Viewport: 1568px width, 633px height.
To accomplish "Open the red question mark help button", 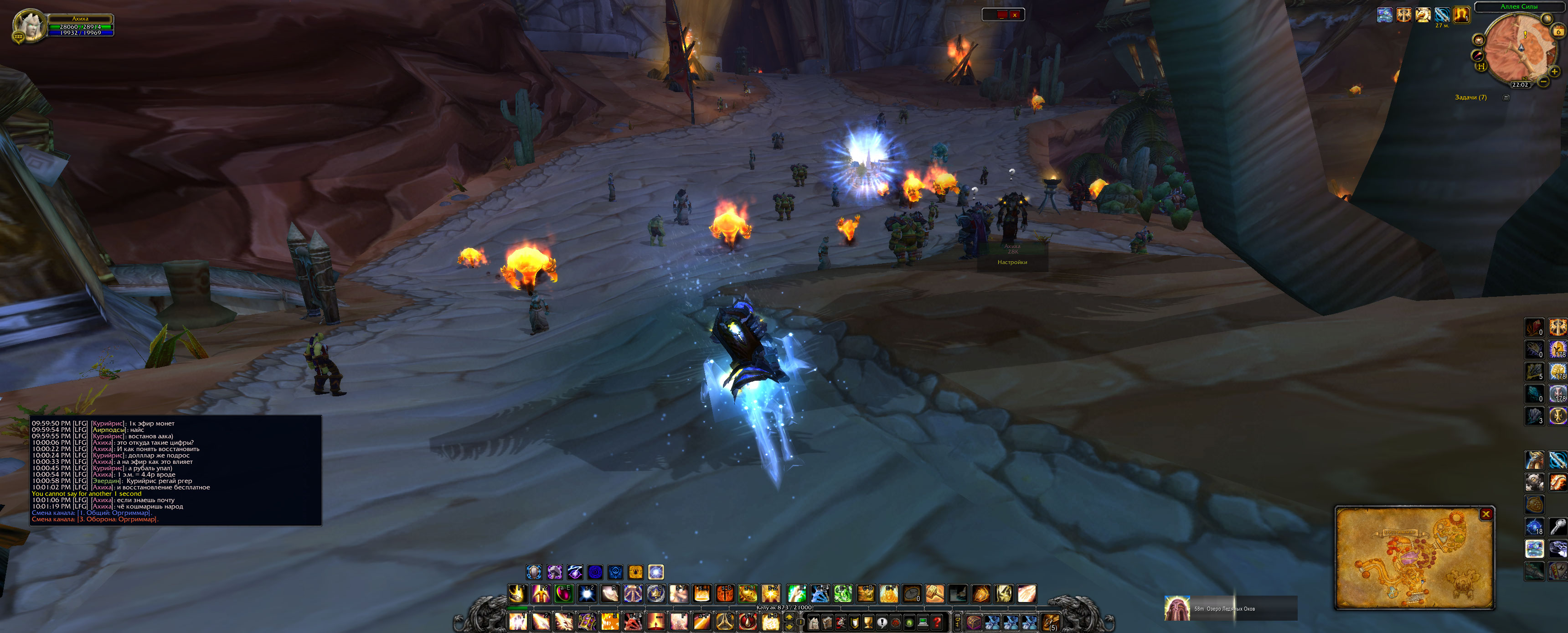I will (x=938, y=623).
